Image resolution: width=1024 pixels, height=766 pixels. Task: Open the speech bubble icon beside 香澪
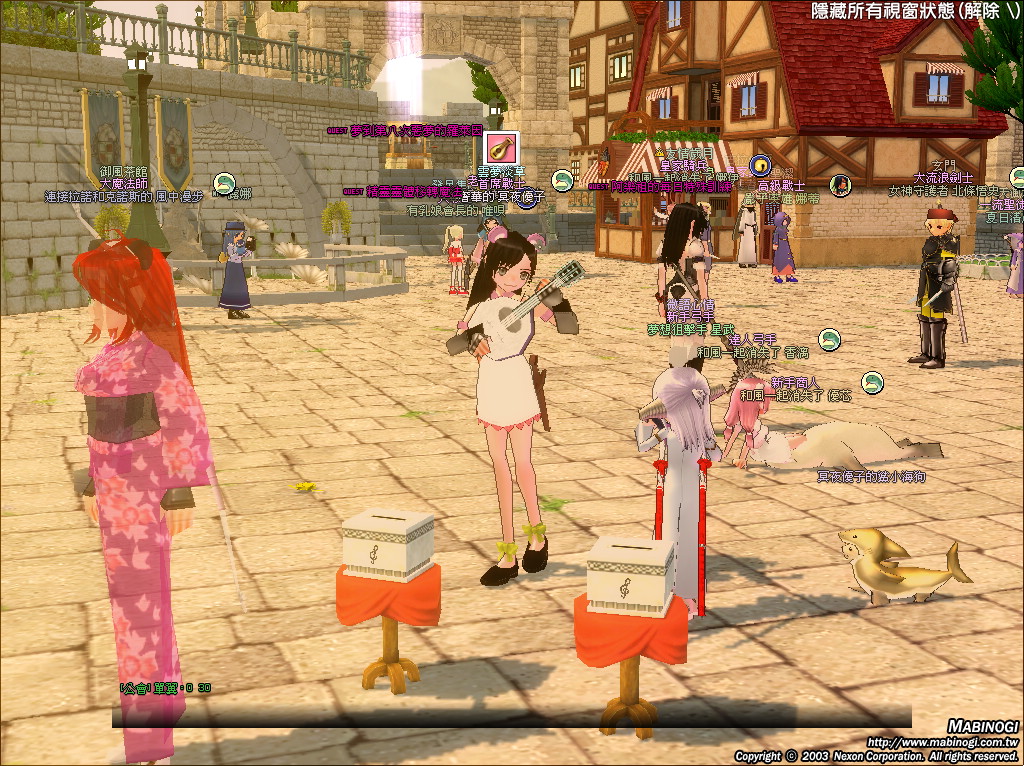pos(829,340)
